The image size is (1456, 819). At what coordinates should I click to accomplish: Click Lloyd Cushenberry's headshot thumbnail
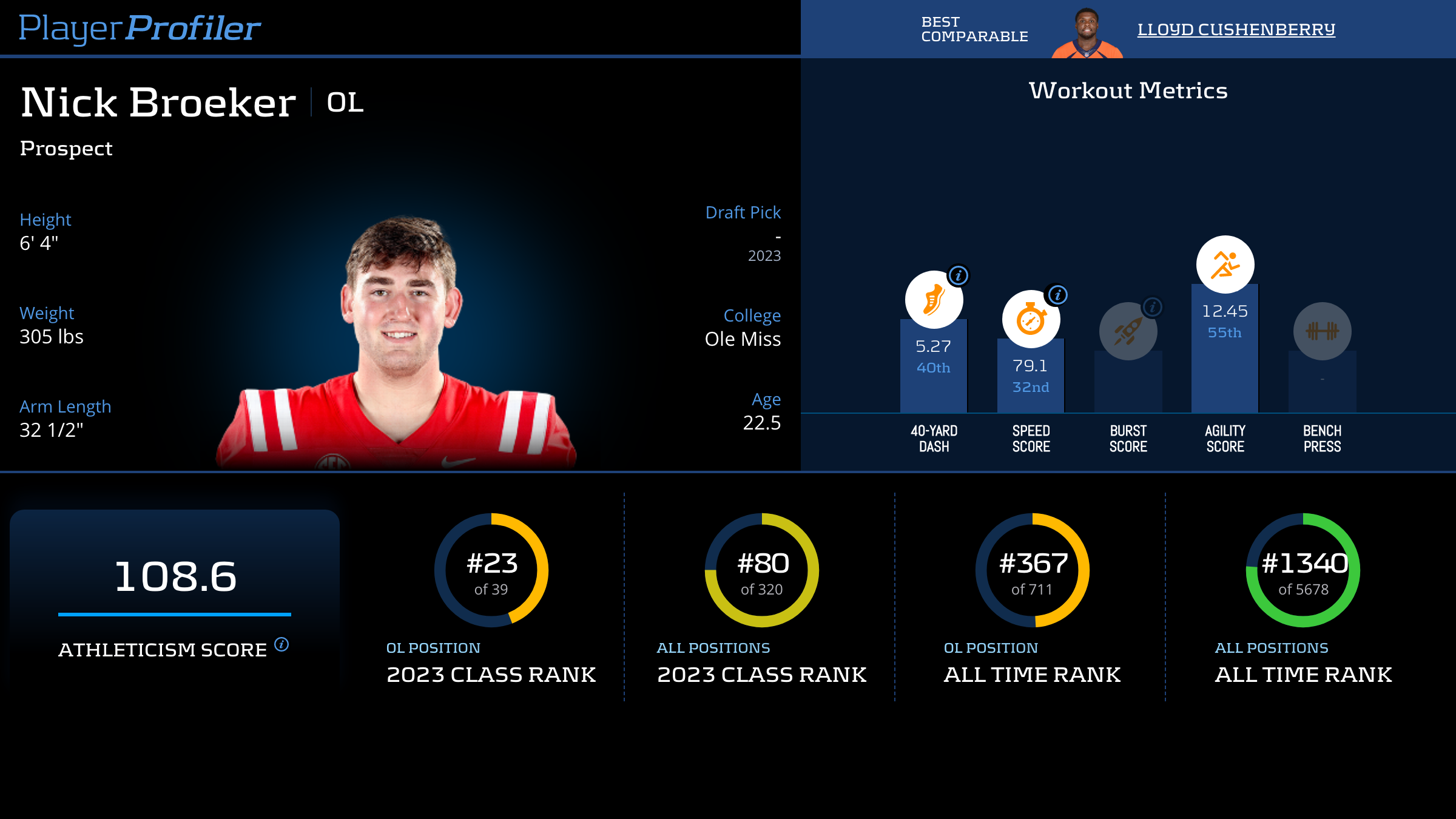click(x=1087, y=33)
